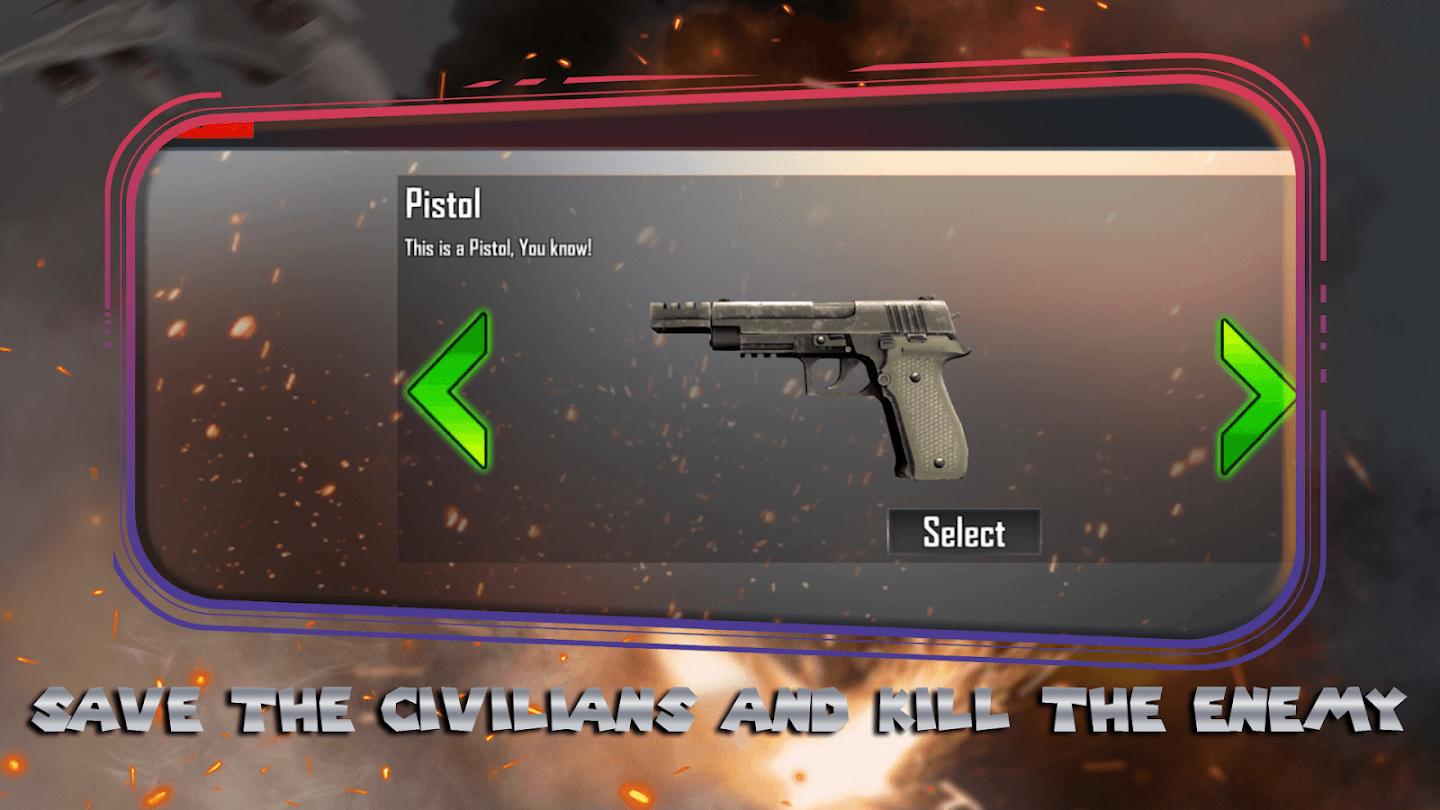Select the Pistol weapon
The image size is (1440, 810).
[964, 532]
